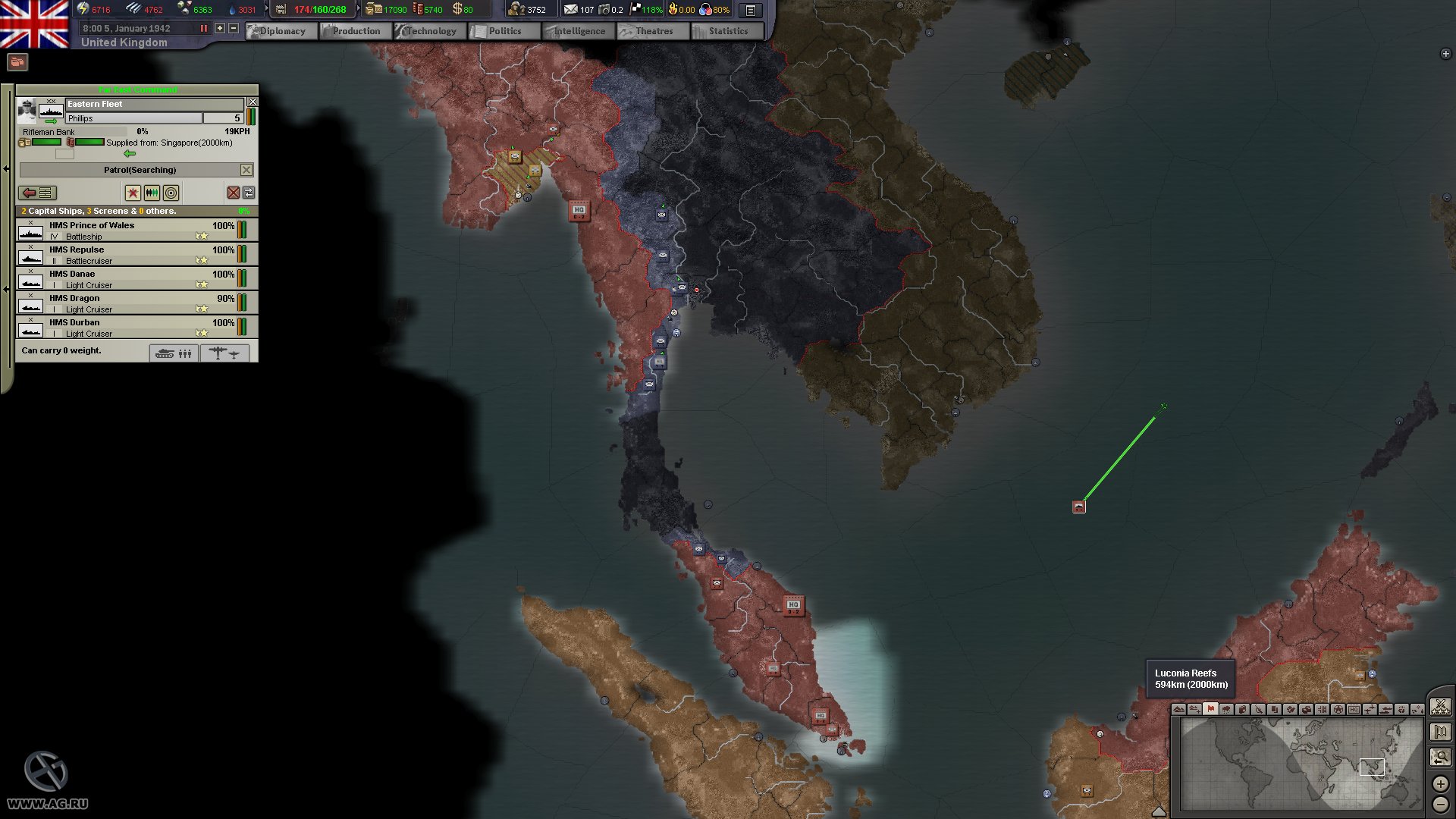The width and height of the screenshot is (1456, 819).
Task: Open the weather mapmode icon
Action: click(1226, 709)
